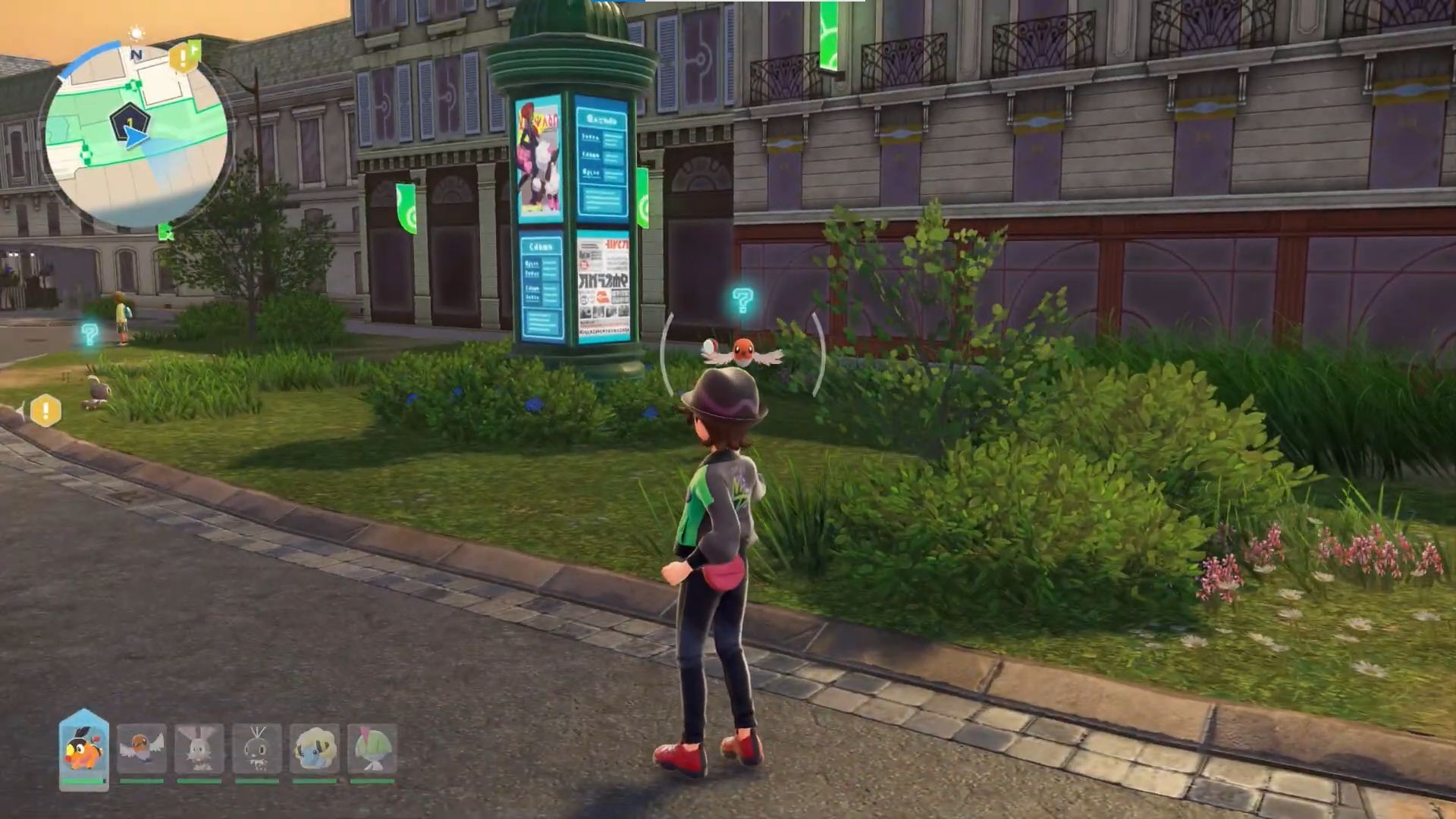Select Tepig in the party bar
This screenshot has width=1456, height=819.
[x=83, y=748]
